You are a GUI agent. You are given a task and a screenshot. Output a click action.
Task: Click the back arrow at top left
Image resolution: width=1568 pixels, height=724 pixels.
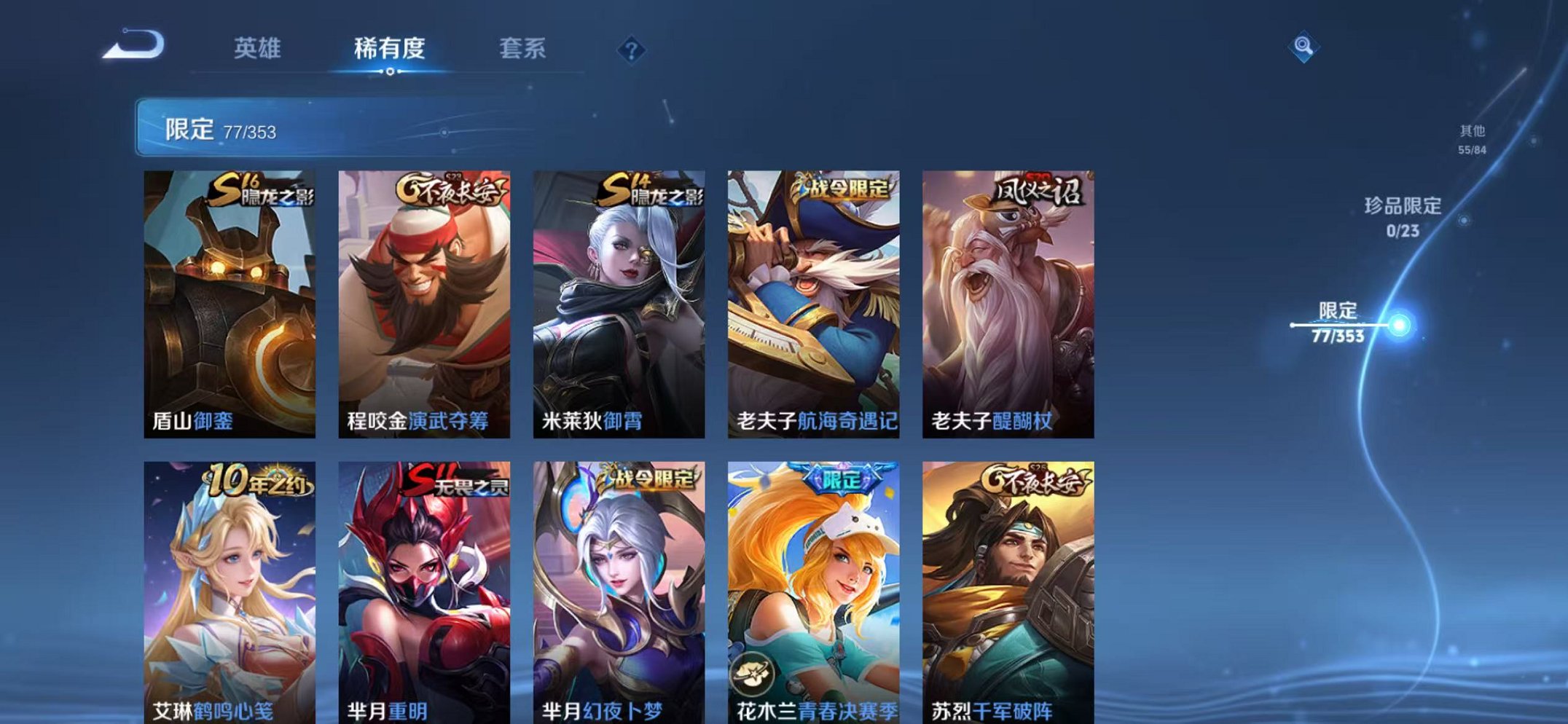coord(136,47)
